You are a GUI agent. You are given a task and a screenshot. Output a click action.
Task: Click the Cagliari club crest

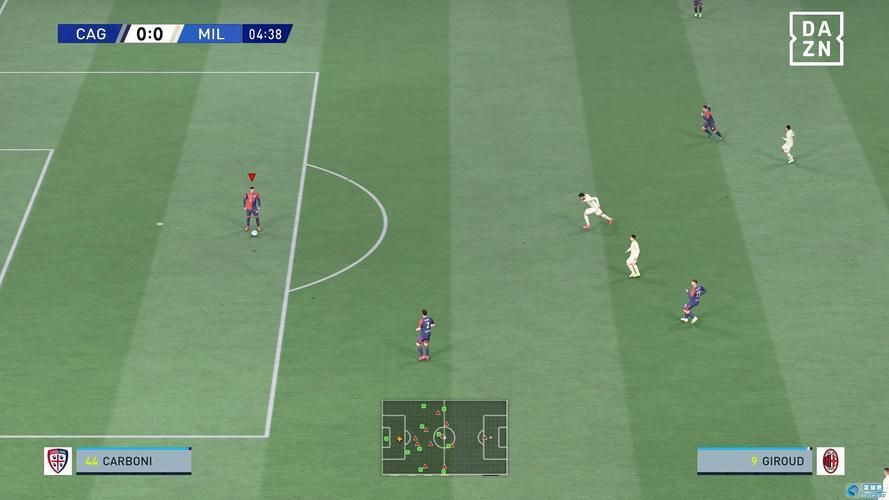click(58, 461)
